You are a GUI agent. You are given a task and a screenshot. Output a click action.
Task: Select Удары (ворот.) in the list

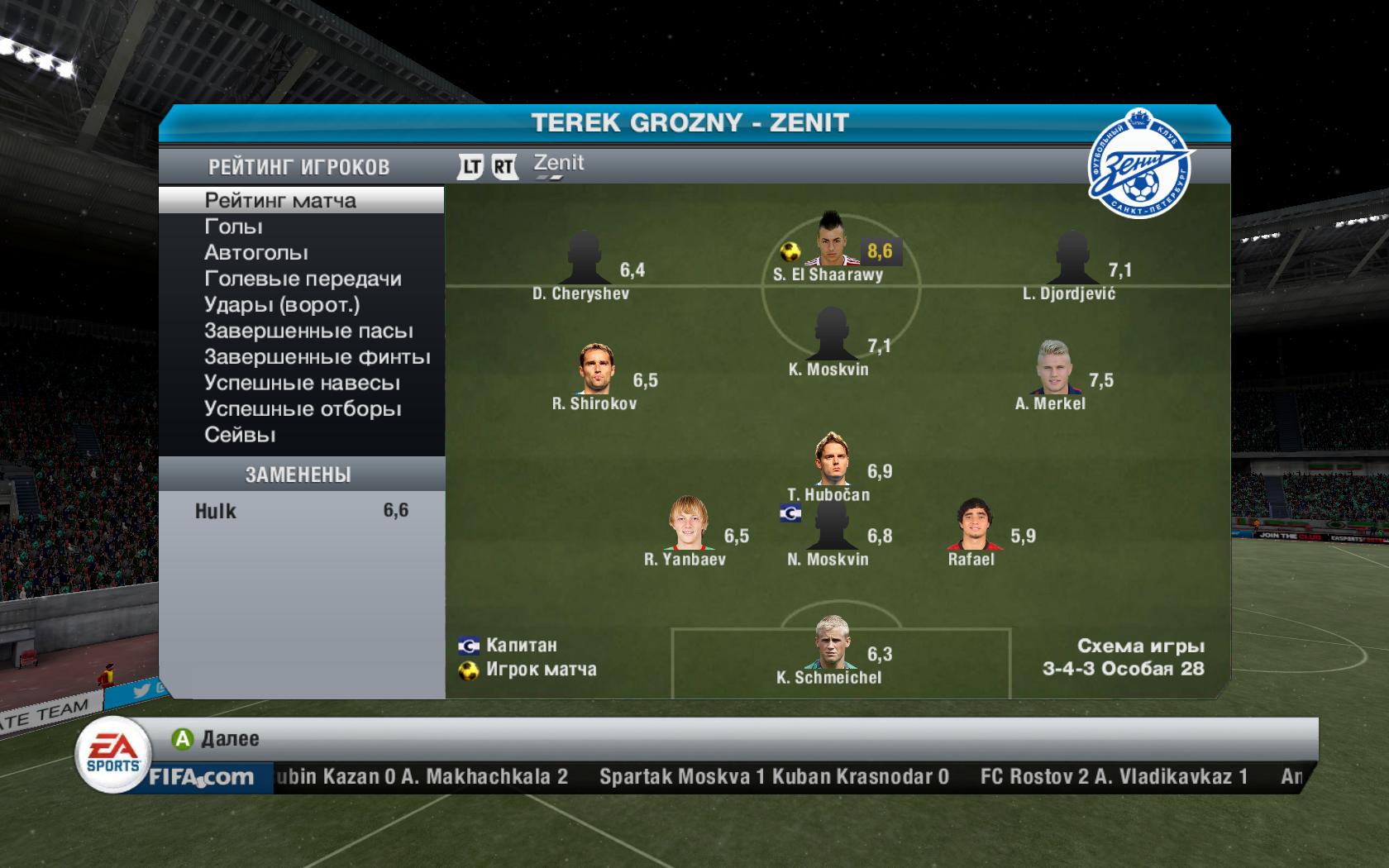282,305
